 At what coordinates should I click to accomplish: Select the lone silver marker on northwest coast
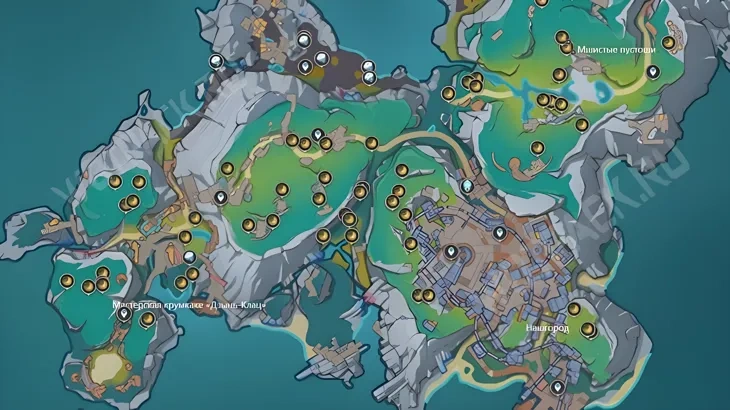coord(214,62)
